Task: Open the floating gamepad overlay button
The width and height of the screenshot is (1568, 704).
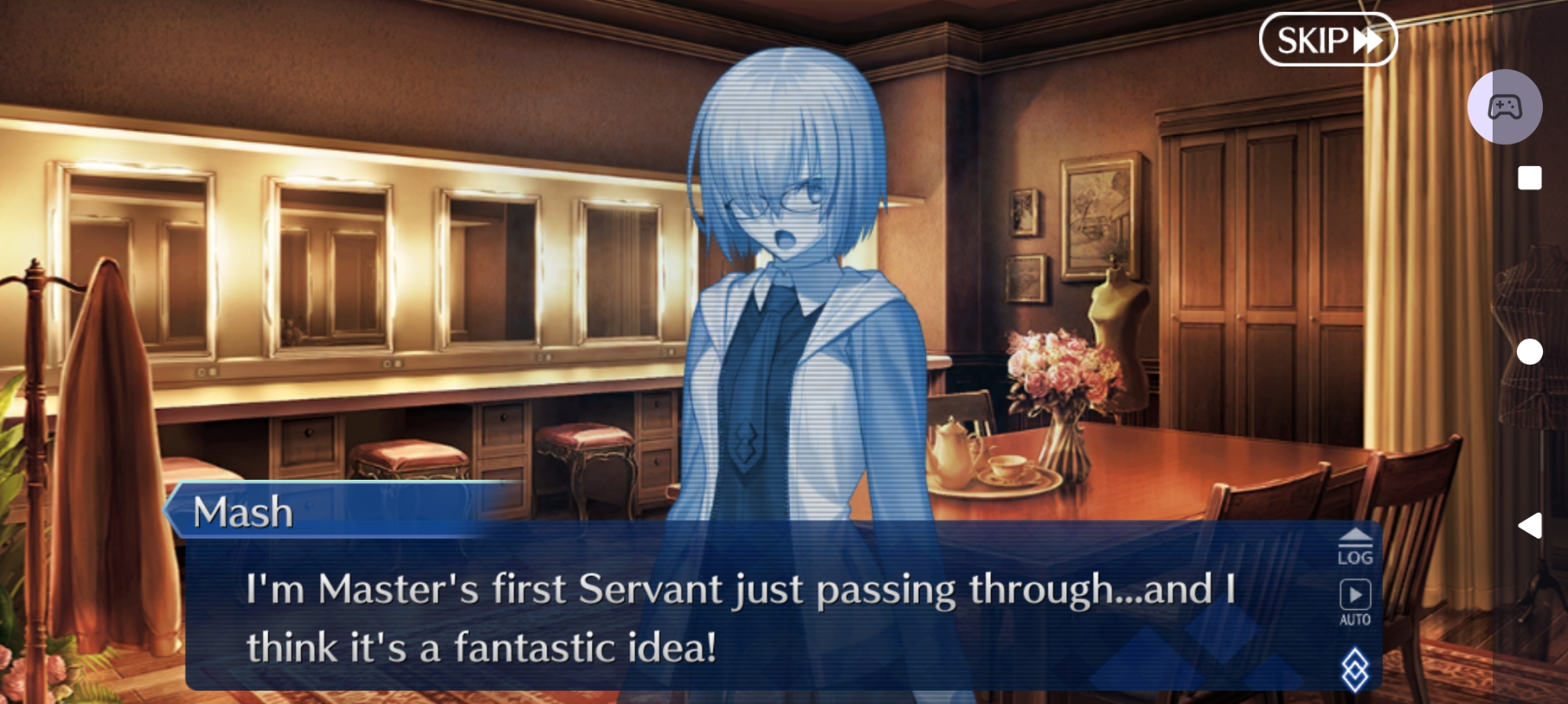Action: pos(1504,107)
